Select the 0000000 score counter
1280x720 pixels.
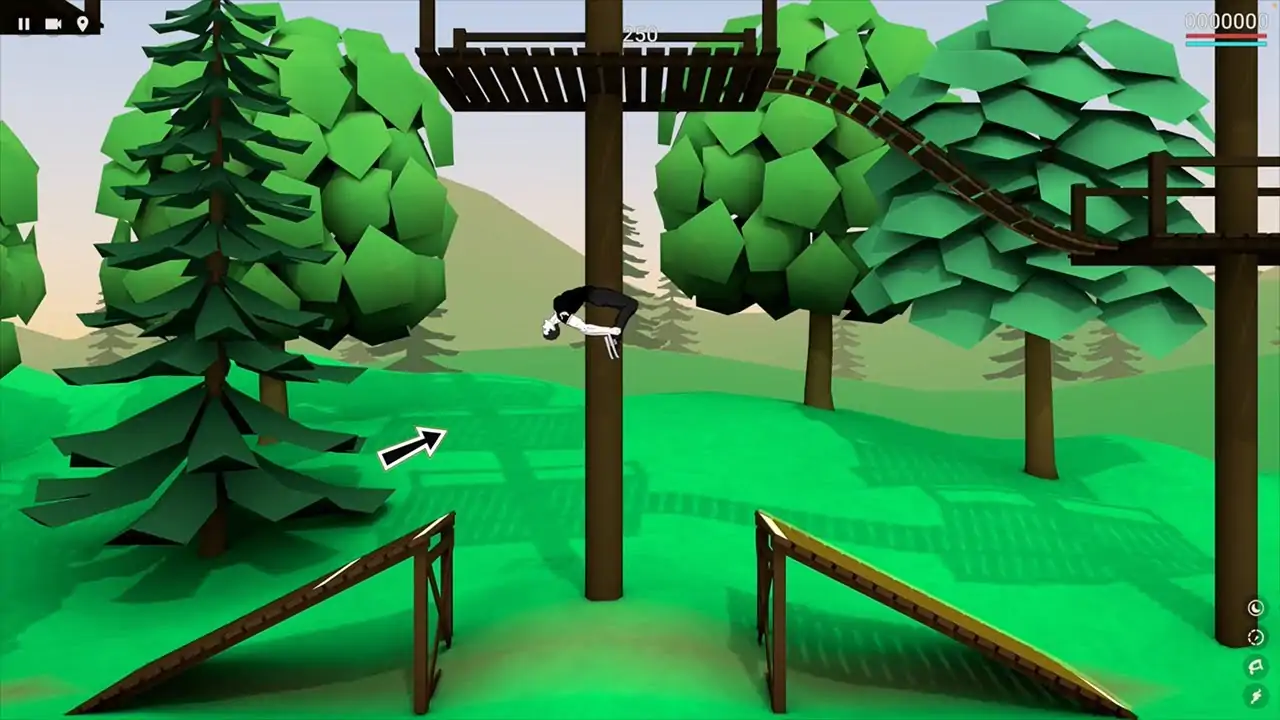1226,20
